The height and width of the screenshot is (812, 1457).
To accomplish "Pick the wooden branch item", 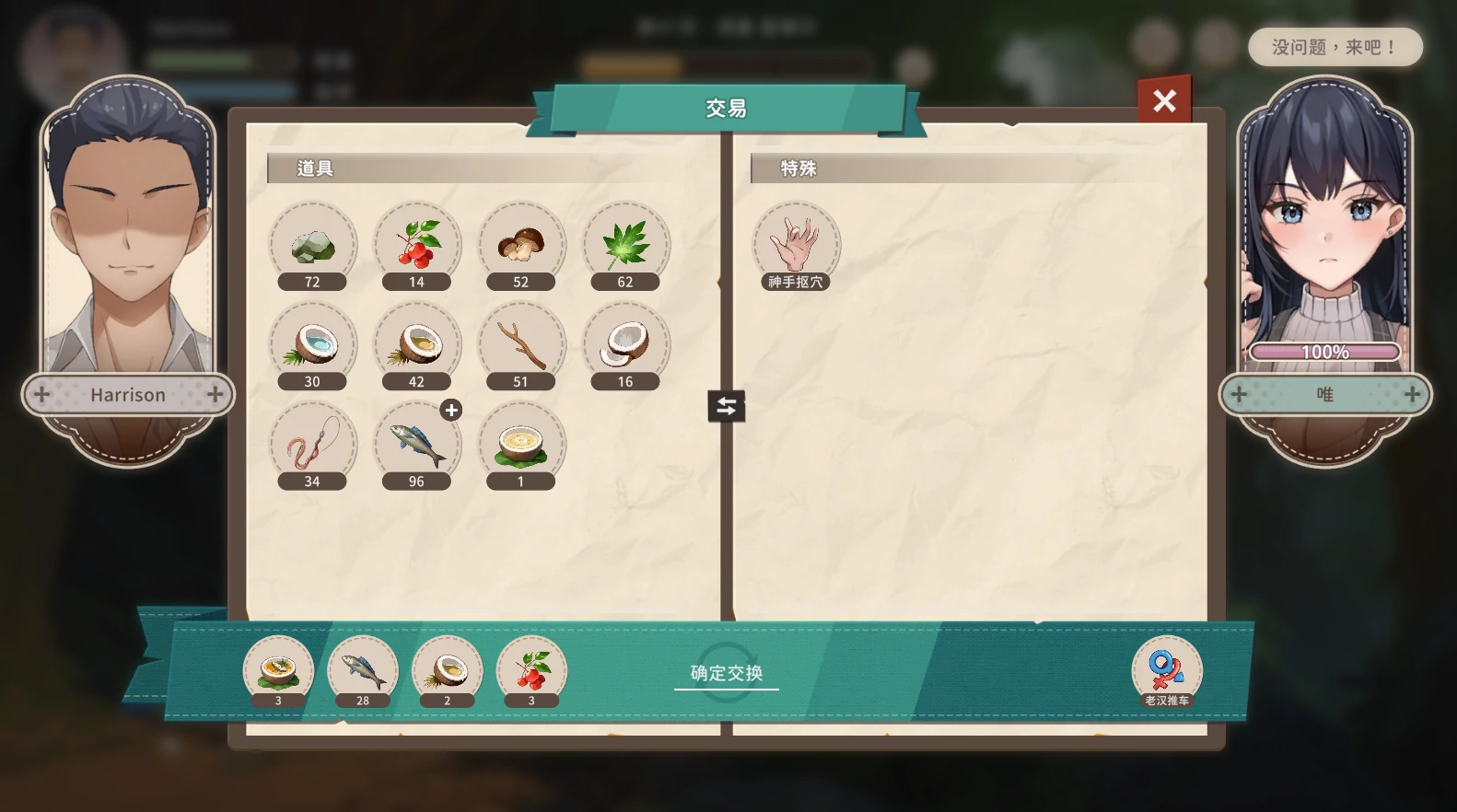I will (x=520, y=344).
